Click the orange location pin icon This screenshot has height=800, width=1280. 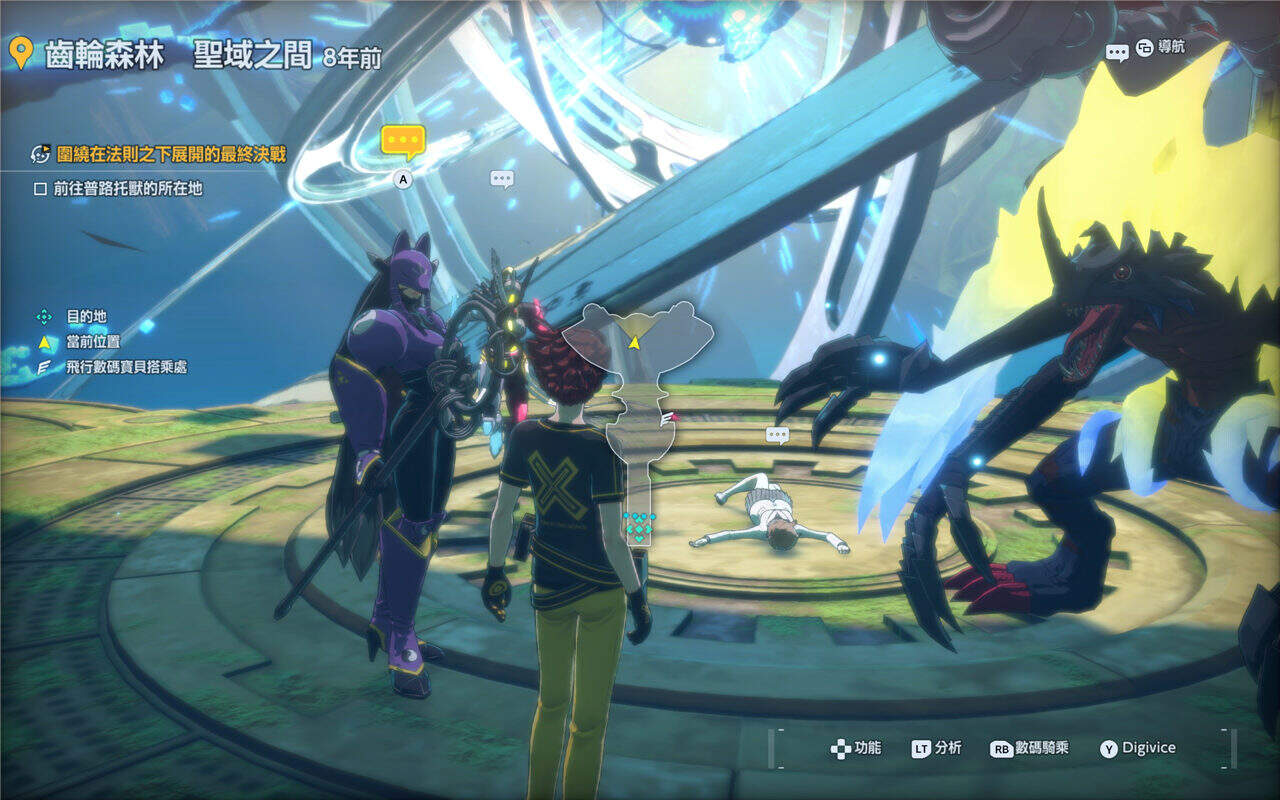point(20,53)
